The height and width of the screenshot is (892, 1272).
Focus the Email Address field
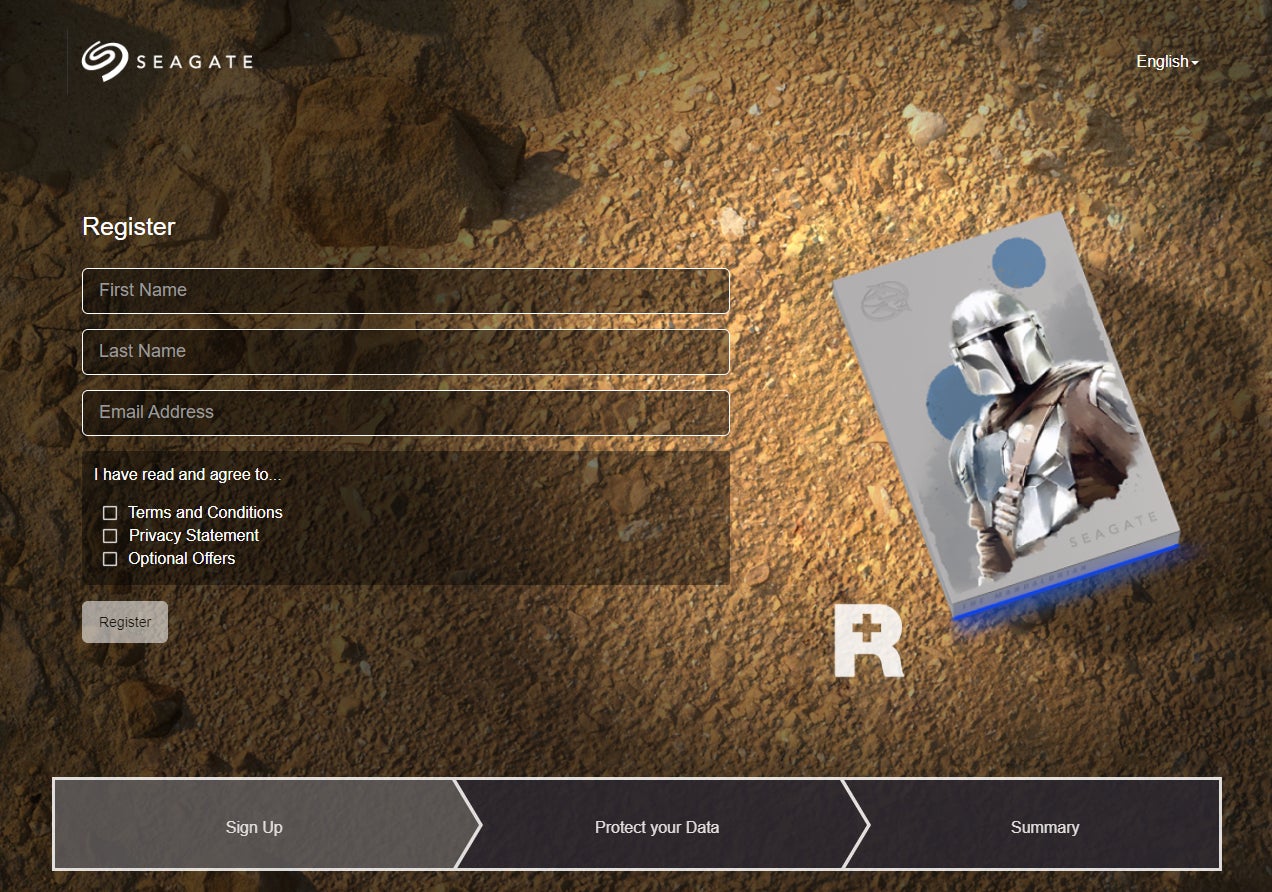405,413
